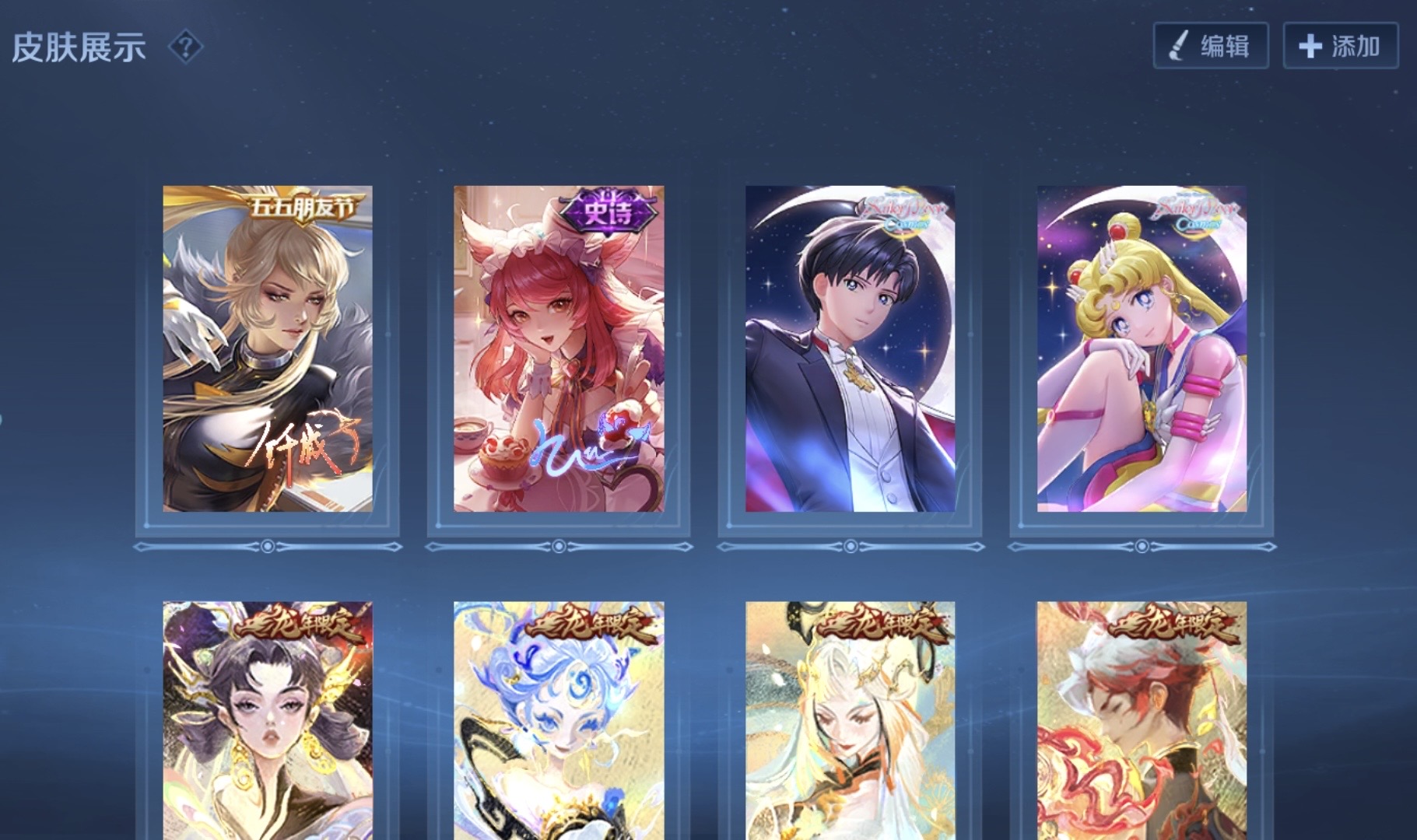Open the question mark help icon
The image size is (1417, 840).
click(185, 47)
